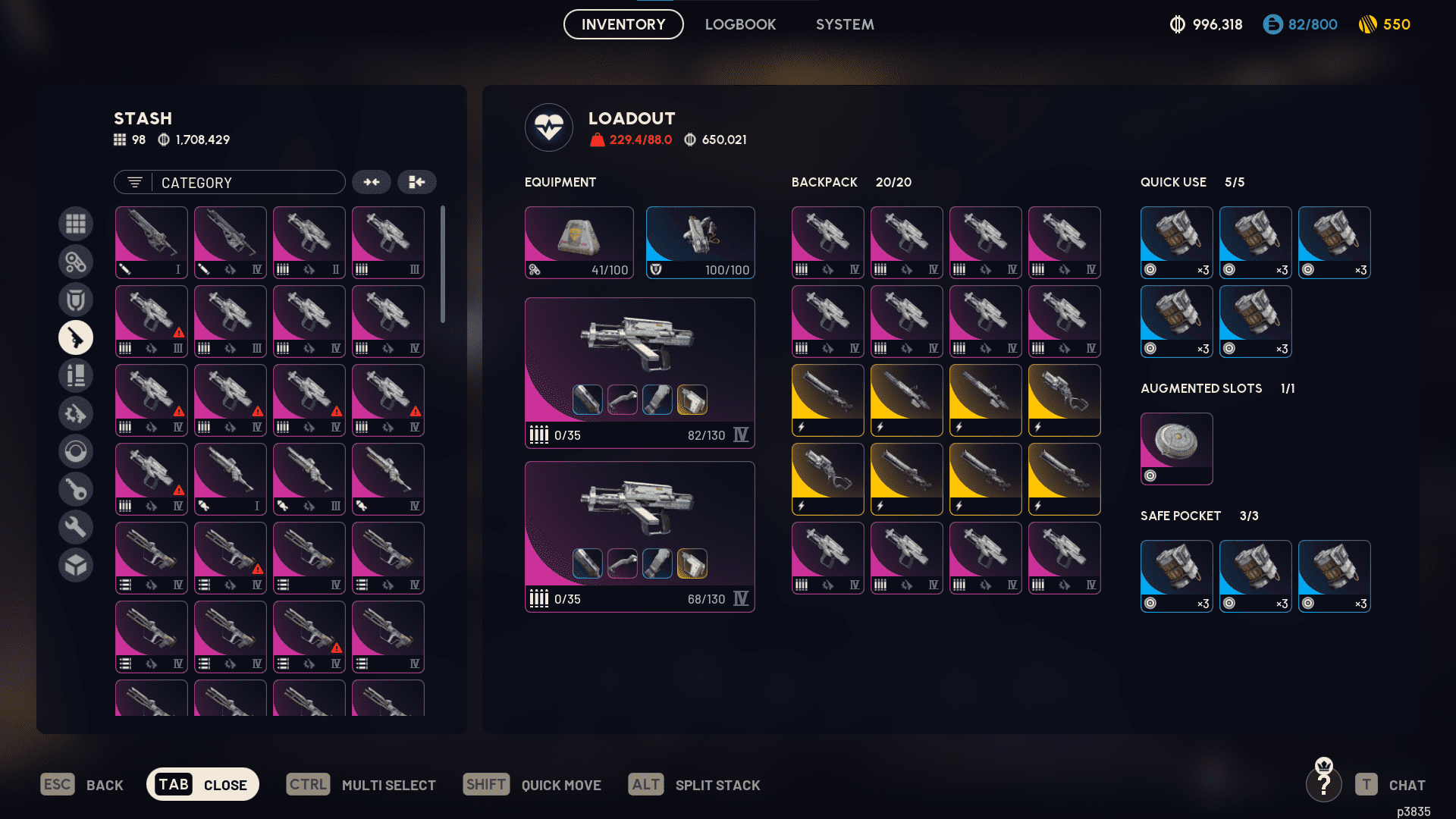Select the cube miscellaneous filter icon
The width and height of the screenshot is (1456, 819).
(x=76, y=564)
